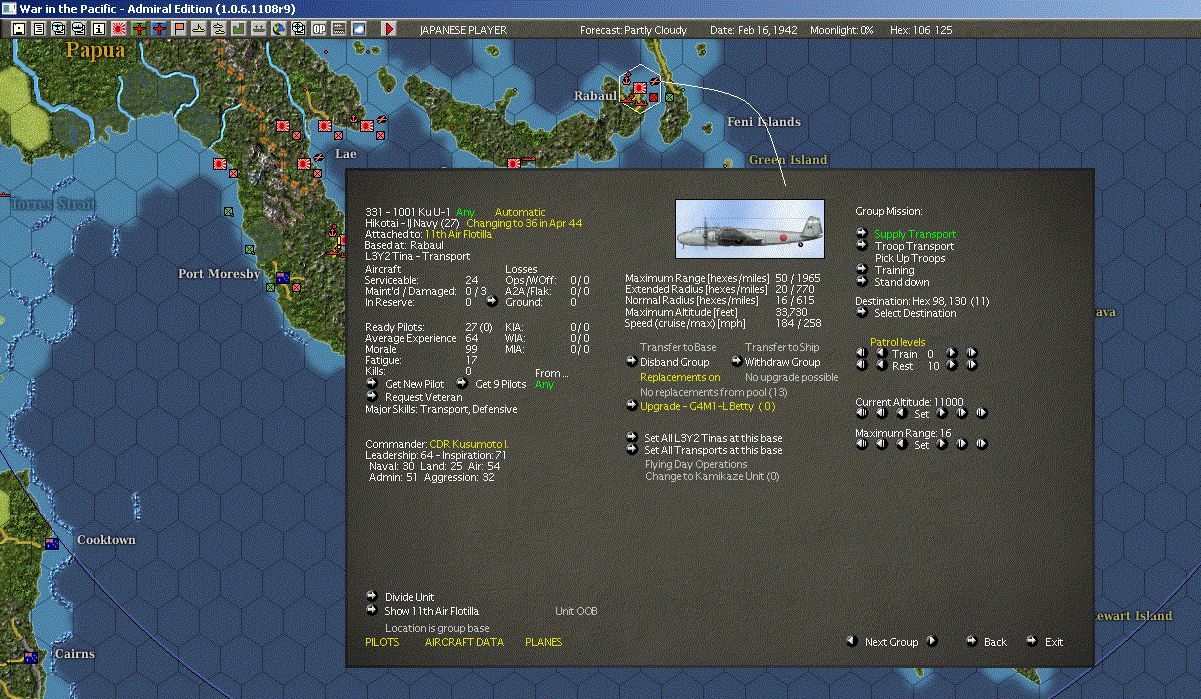This screenshot has height=699, width=1201.
Task: Get New Pilot for the group
Action: pyautogui.click(x=413, y=383)
